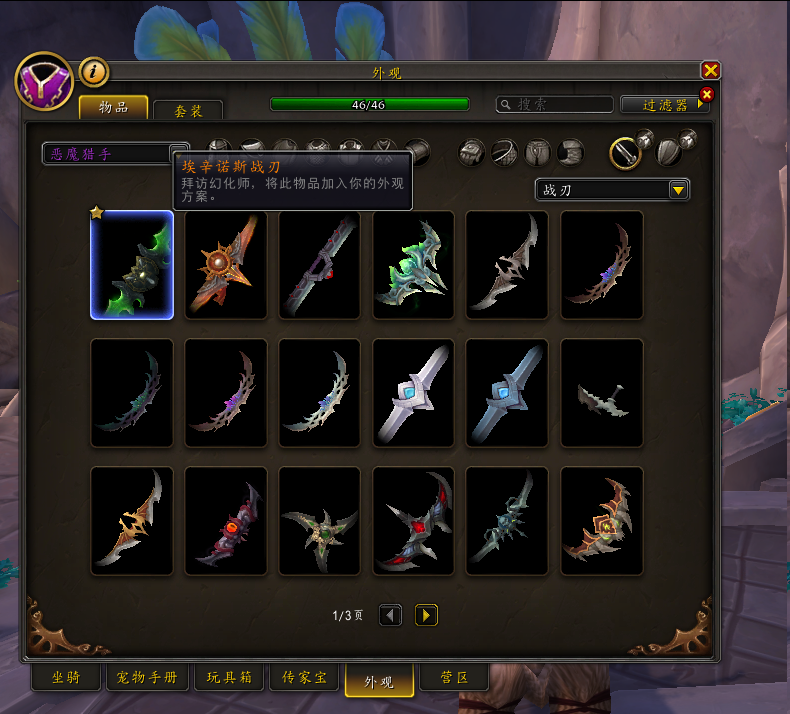The image size is (790, 714).
Task: Select the gloves slot icon
Action: coord(472,153)
